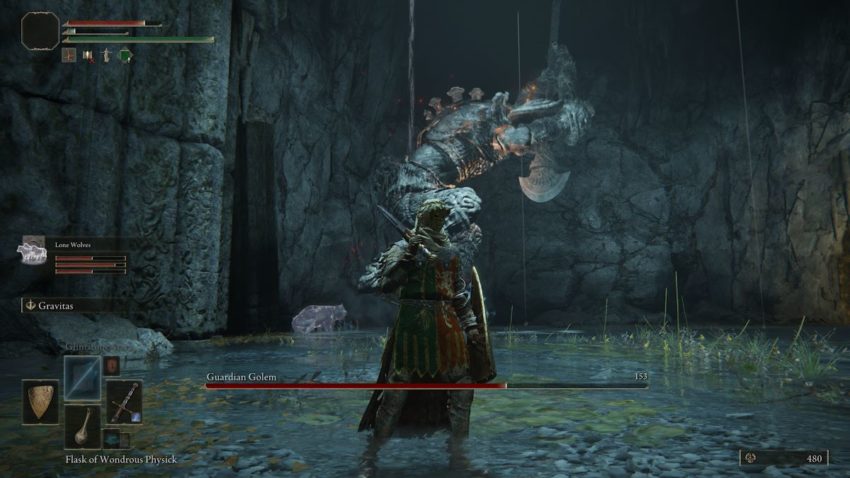Click the small red pouch slot icon
The image size is (850, 478).
click(112, 365)
